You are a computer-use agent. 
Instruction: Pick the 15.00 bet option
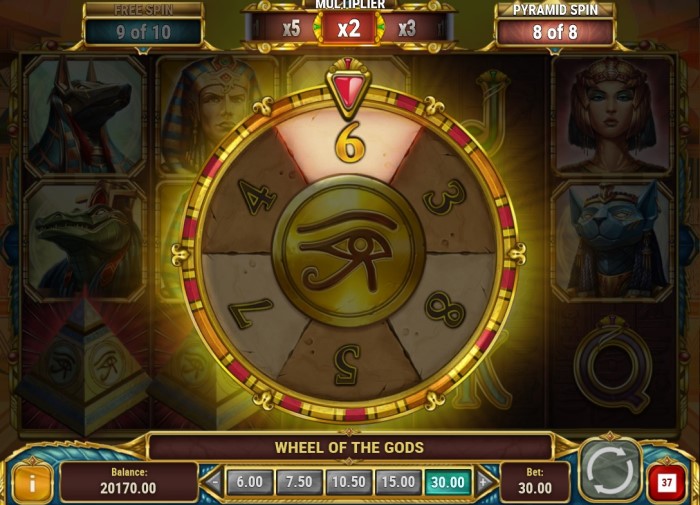(x=398, y=482)
